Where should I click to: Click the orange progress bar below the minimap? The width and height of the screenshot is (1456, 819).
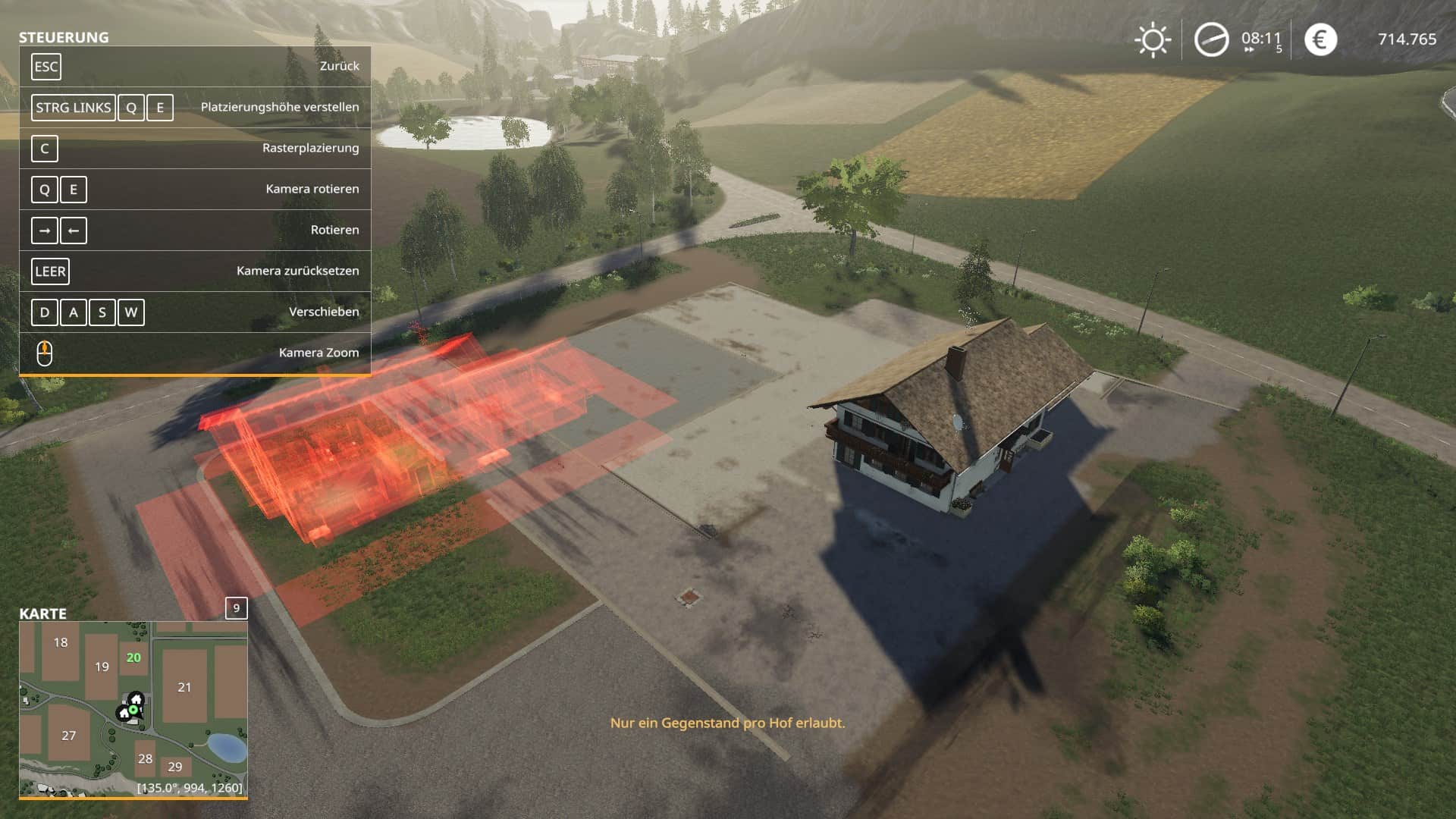tap(133, 798)
